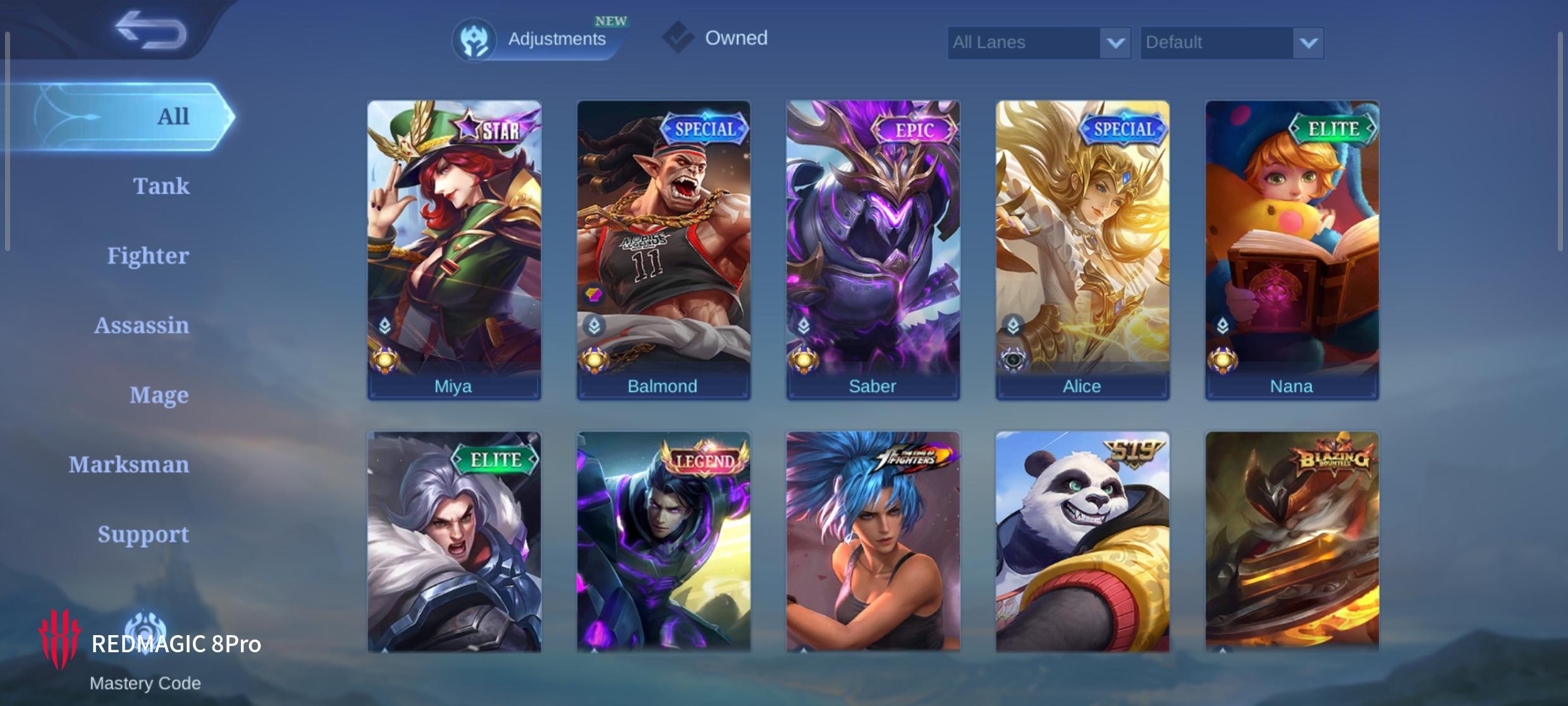Switch to the Fighter category tab
Image resolution: width=1568 pixels, height=706 pixels.
[x=149, y=256]
